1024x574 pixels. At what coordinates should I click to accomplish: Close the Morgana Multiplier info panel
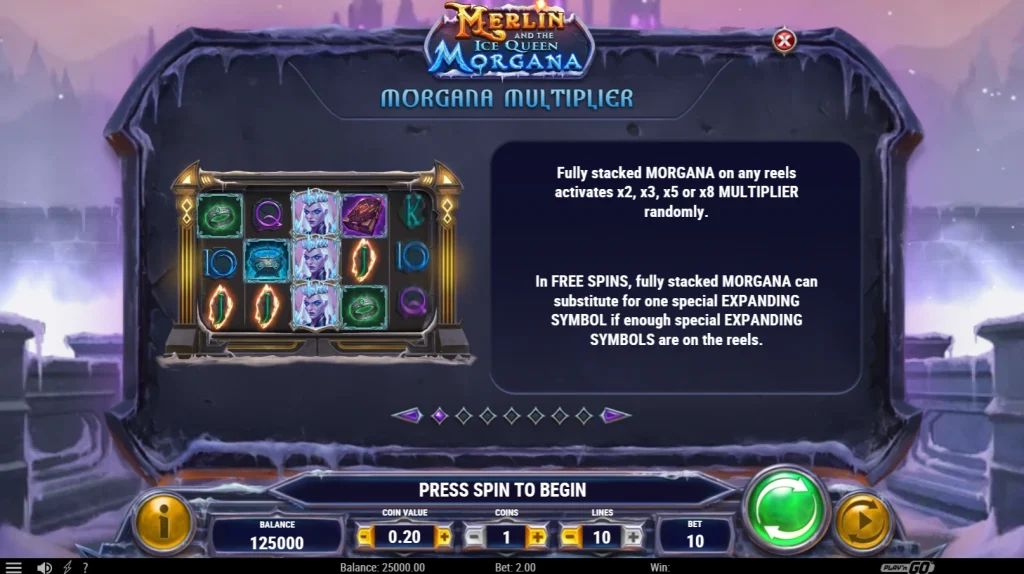coord(785,41)
